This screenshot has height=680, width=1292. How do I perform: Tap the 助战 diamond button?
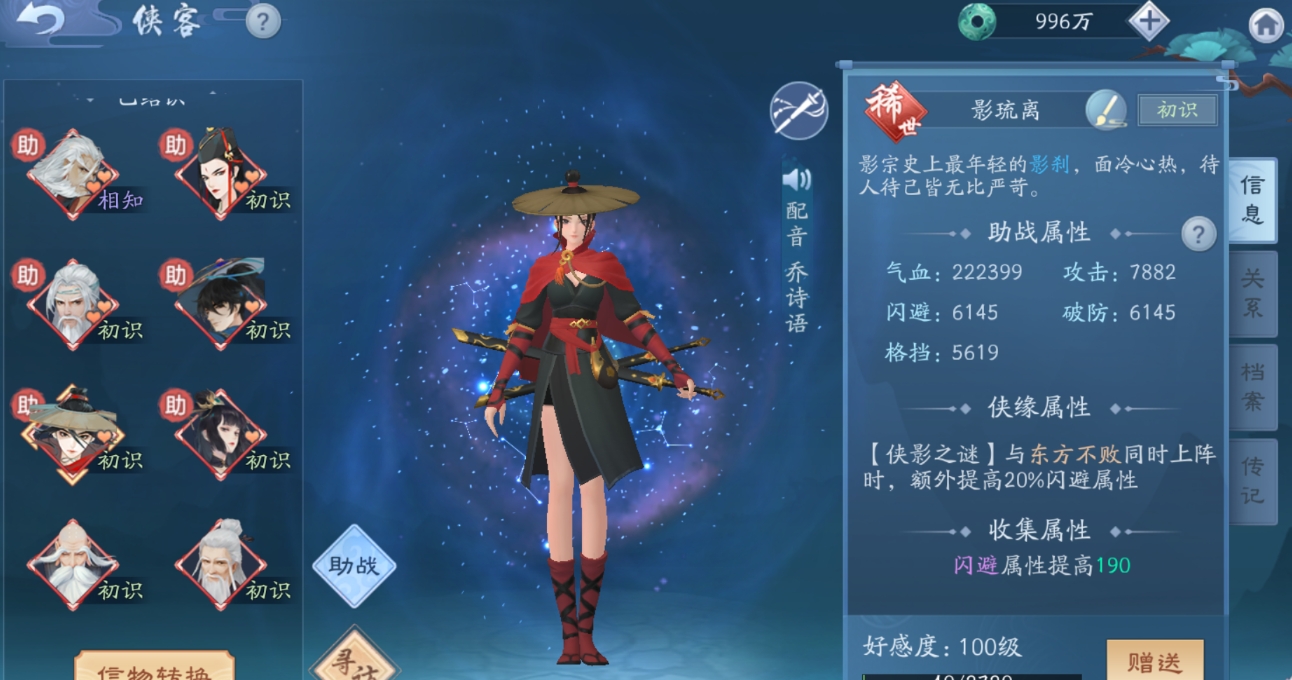coord(354,566)
